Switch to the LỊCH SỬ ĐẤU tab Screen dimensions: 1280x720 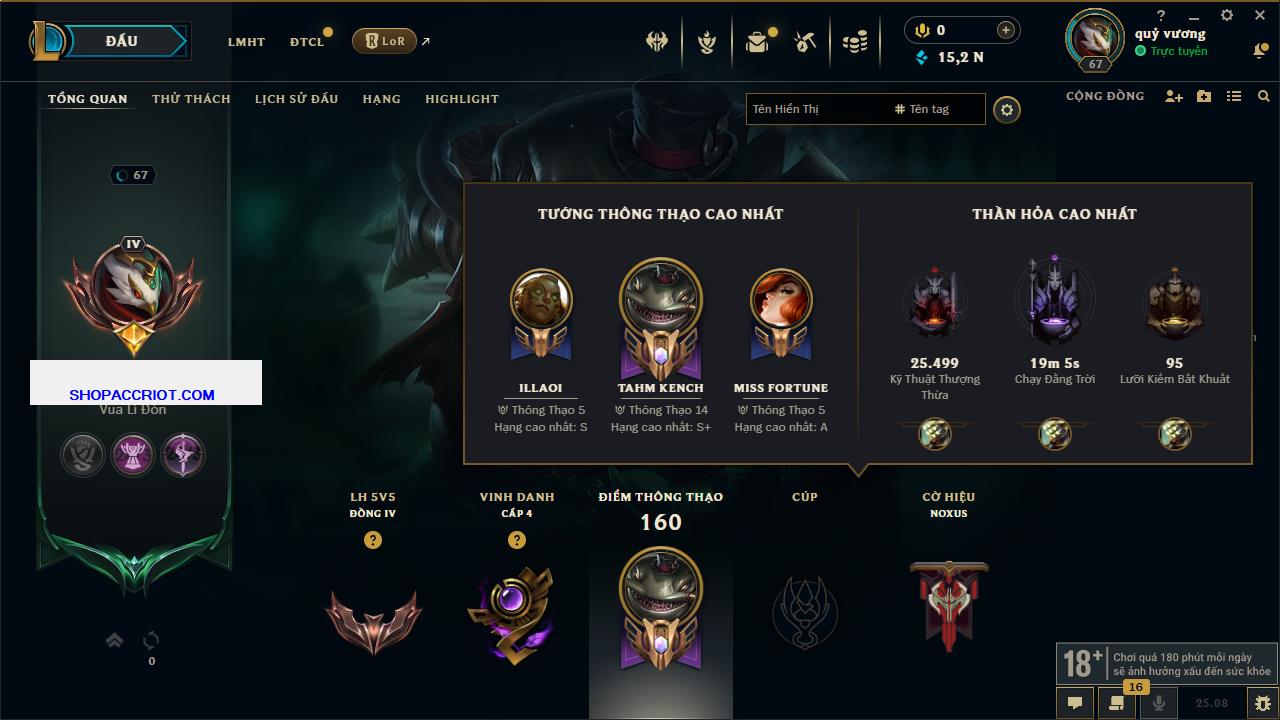296,99
